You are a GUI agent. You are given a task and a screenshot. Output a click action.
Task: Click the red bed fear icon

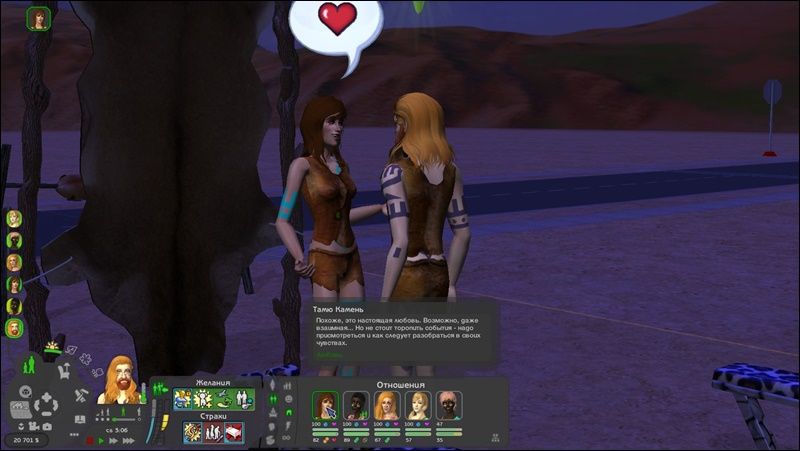tap(232, 432)
